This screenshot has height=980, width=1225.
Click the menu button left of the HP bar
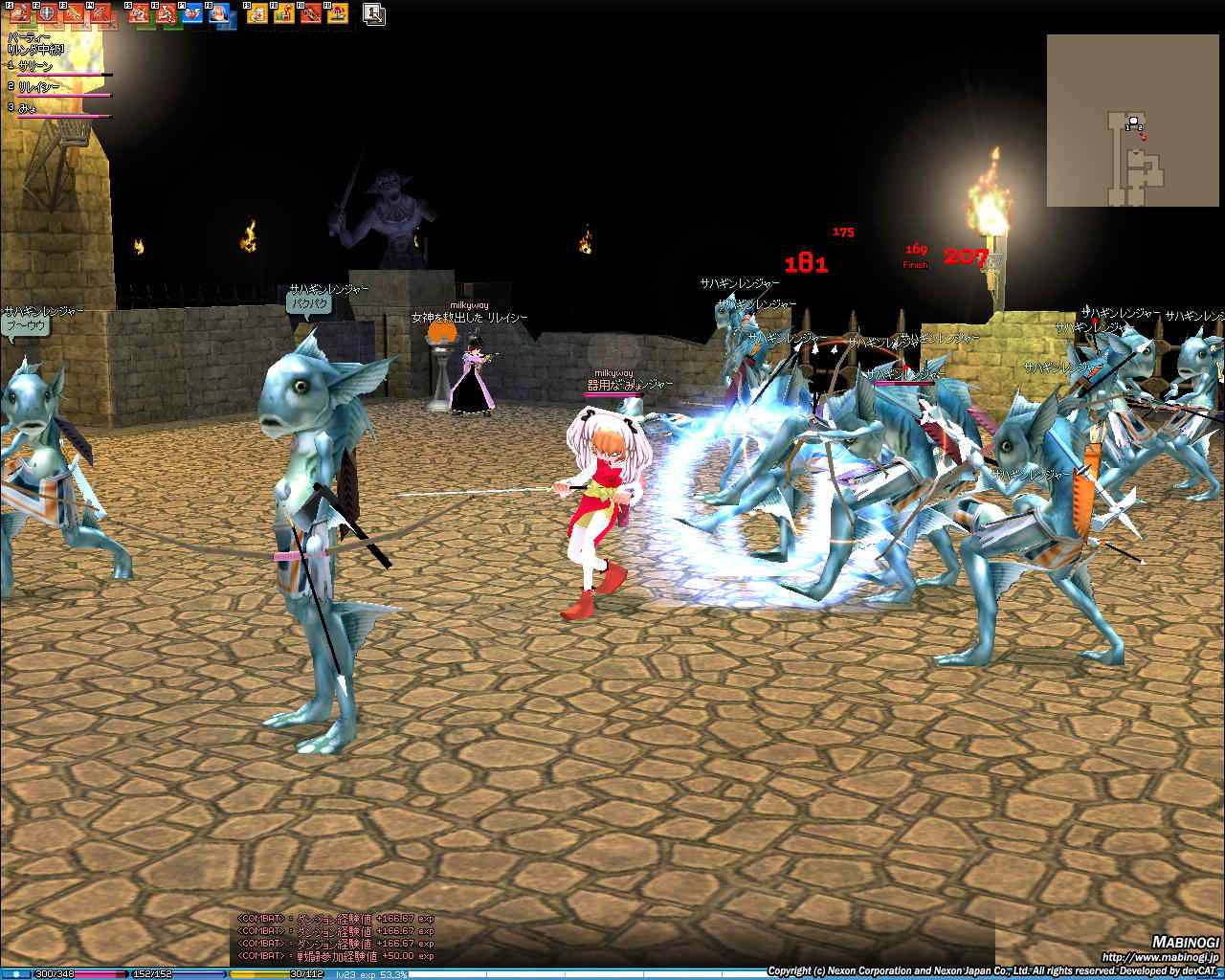click(15, 974)
